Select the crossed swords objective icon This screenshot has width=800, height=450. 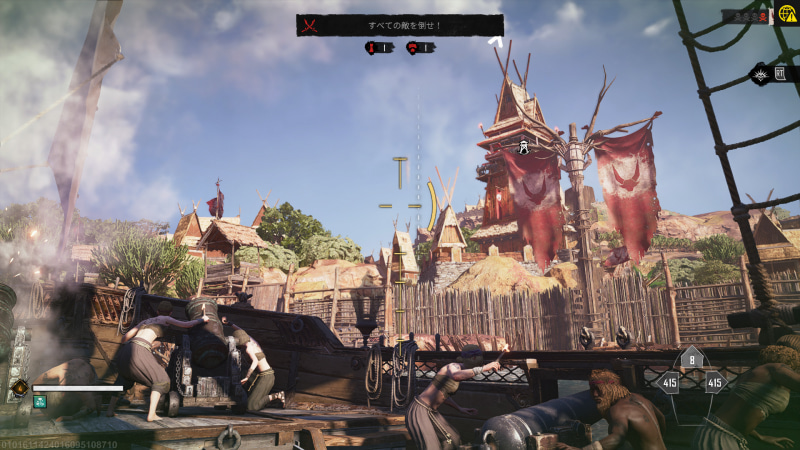310,25
